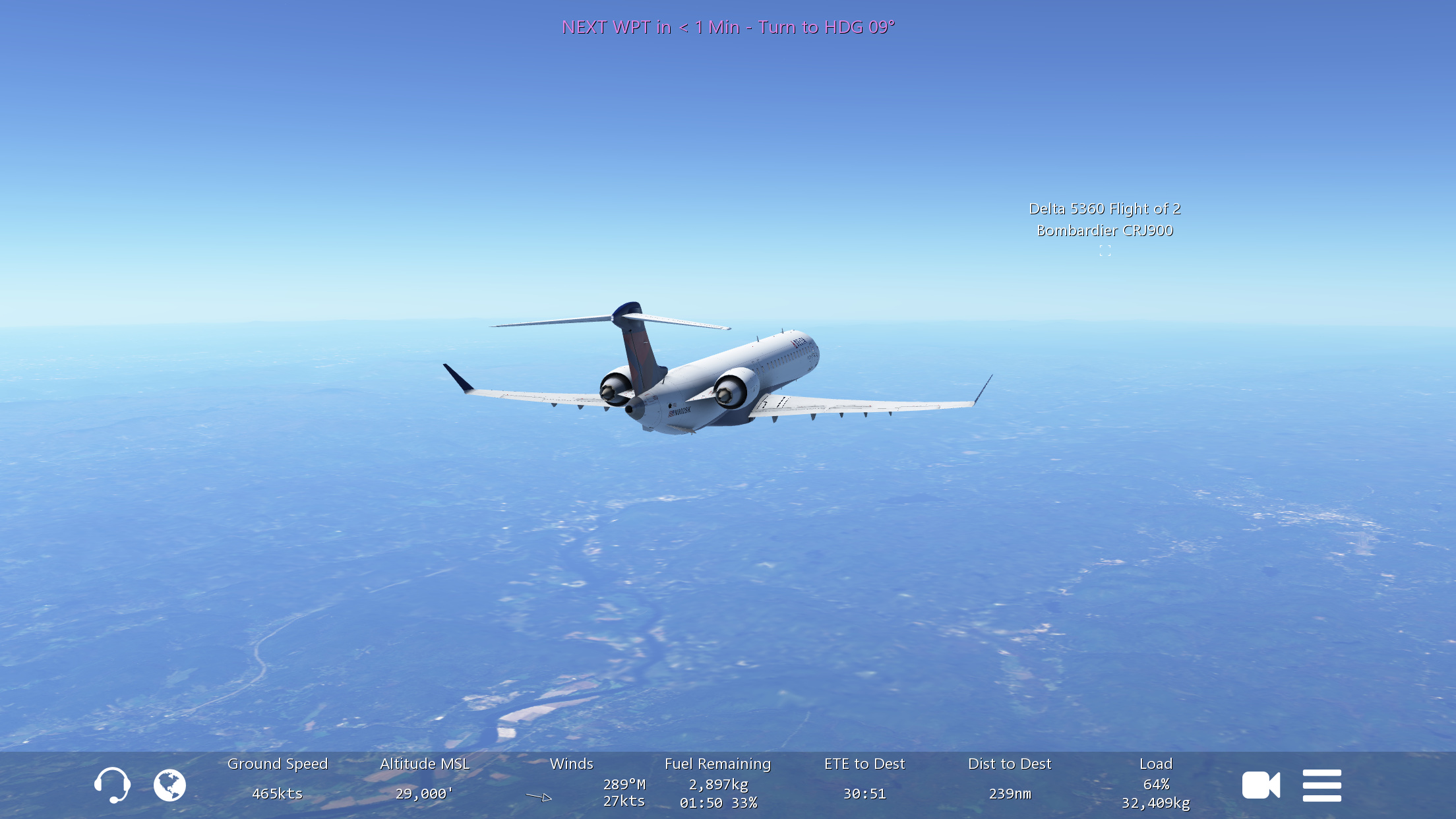1456x819 pixels.
Task: Choose the Fuel Remaining status item
Action: [x=717, y=782]
